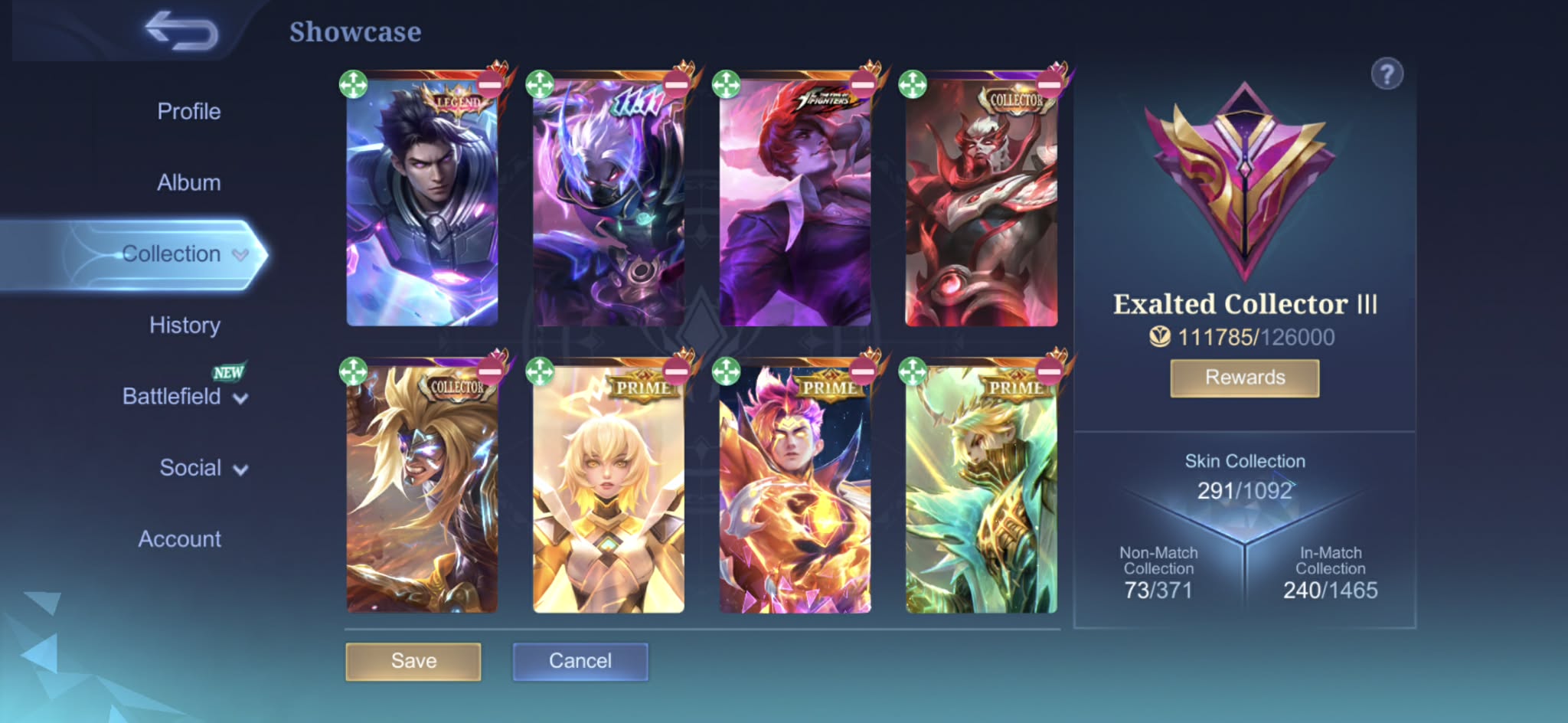Open the History tab
1568x723 pixels.
[x=185, y=326]
